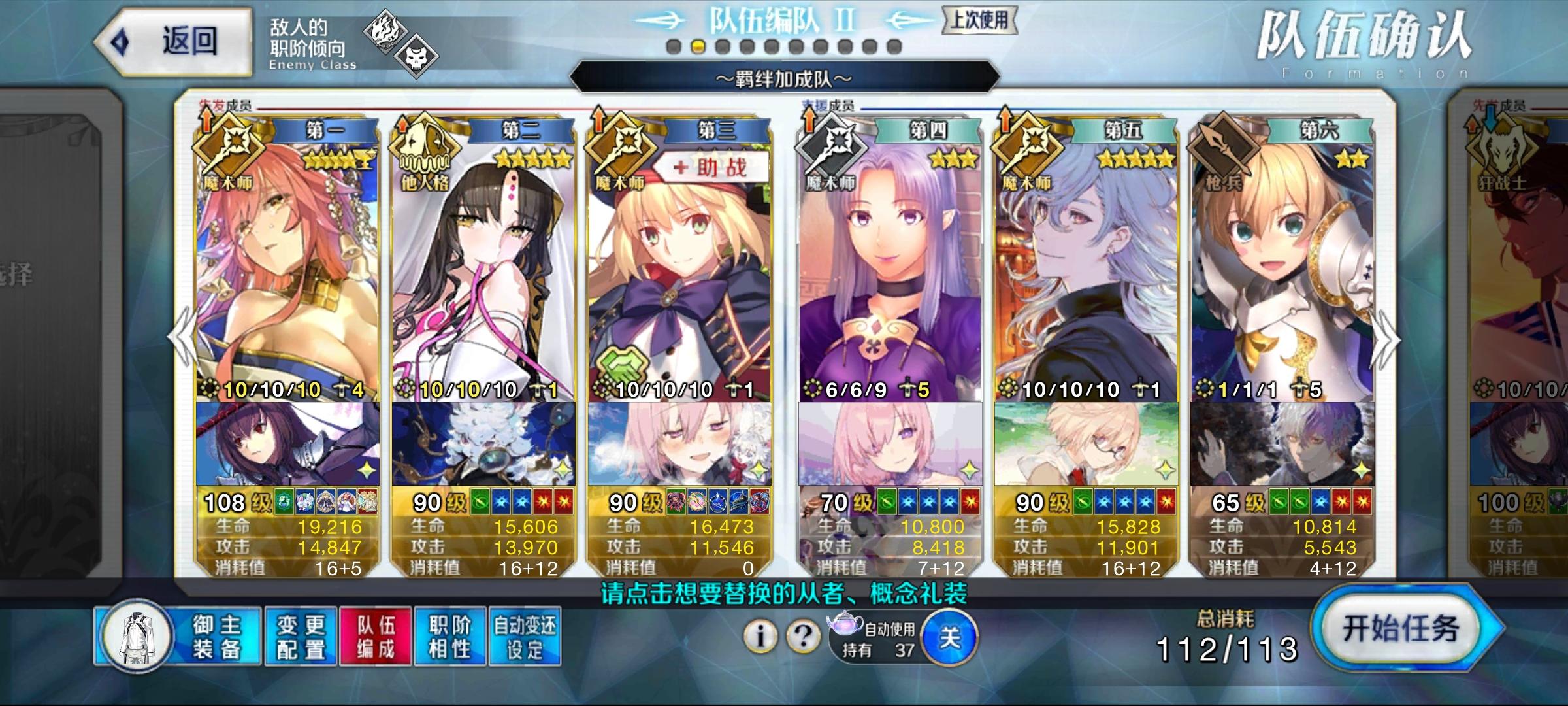Choose the sixth slot Lancer servant
Viewport: 1568px width, 706px height.
(1282, 275)
